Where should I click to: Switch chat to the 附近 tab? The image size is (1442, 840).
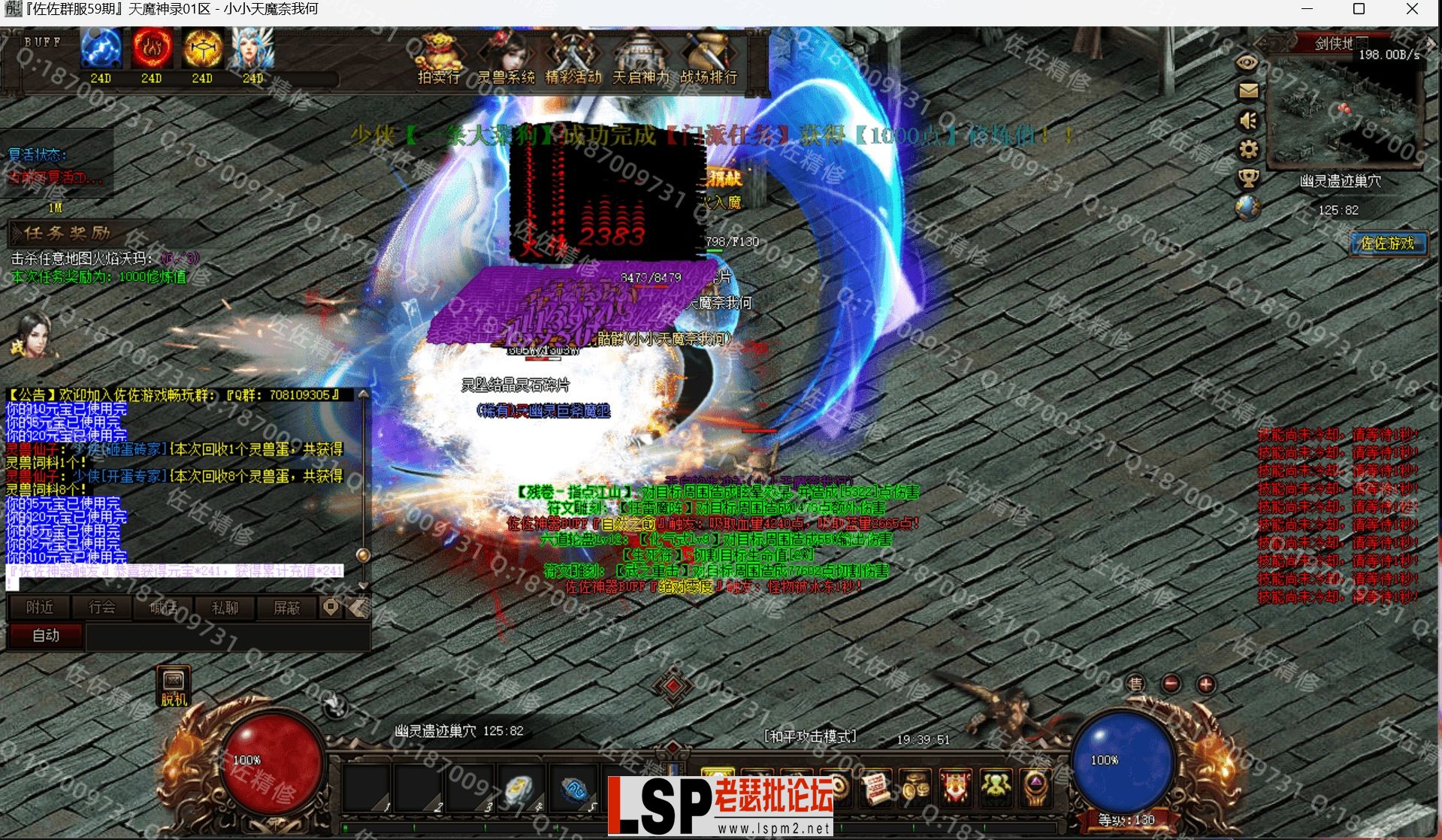point(39,608)
